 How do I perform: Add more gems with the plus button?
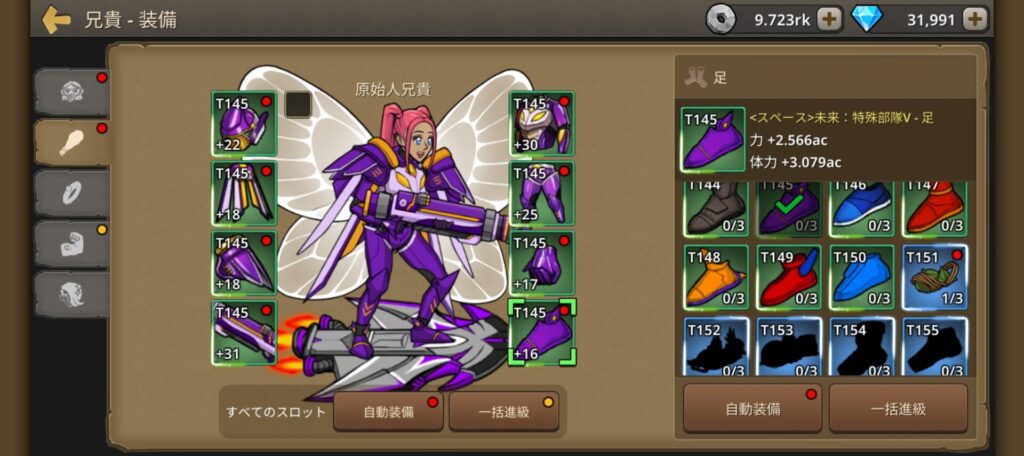coord(975,19)
